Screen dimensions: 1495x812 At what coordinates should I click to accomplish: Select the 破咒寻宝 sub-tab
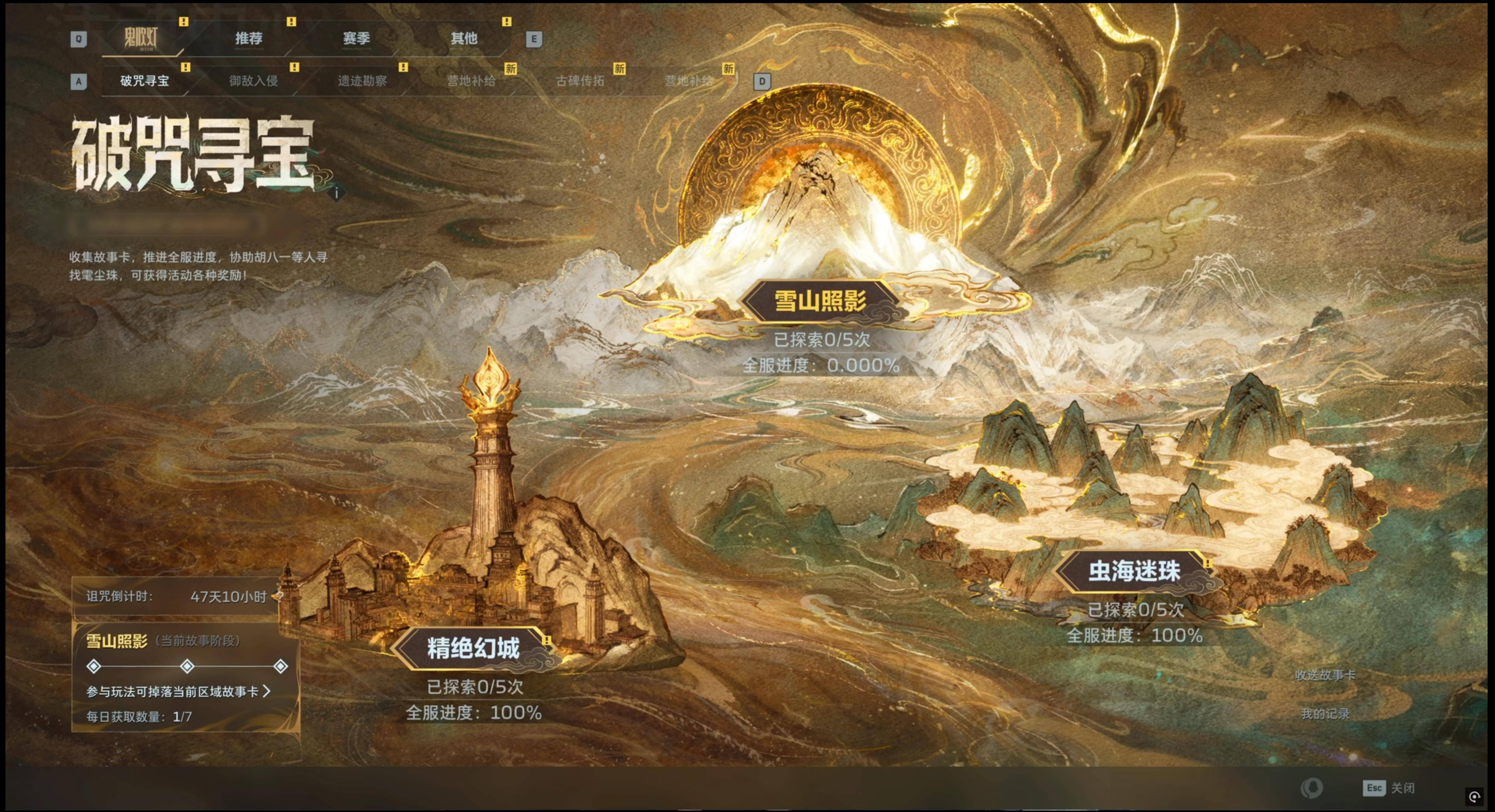144,81
